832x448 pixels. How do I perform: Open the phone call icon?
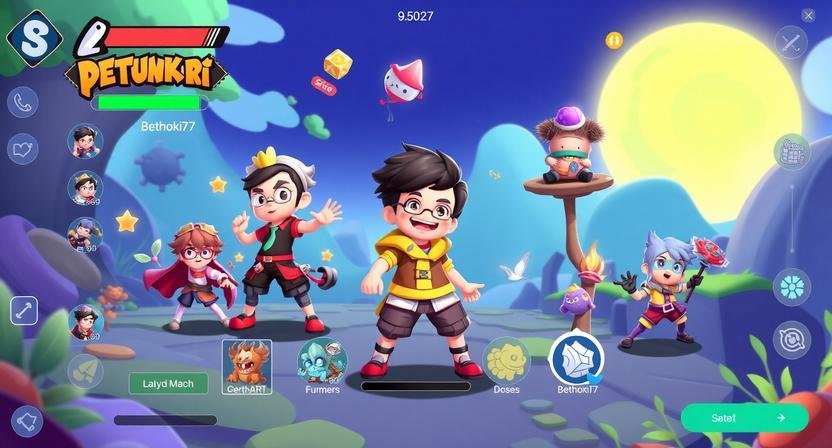pyautogui.click(x=22, y=102)
